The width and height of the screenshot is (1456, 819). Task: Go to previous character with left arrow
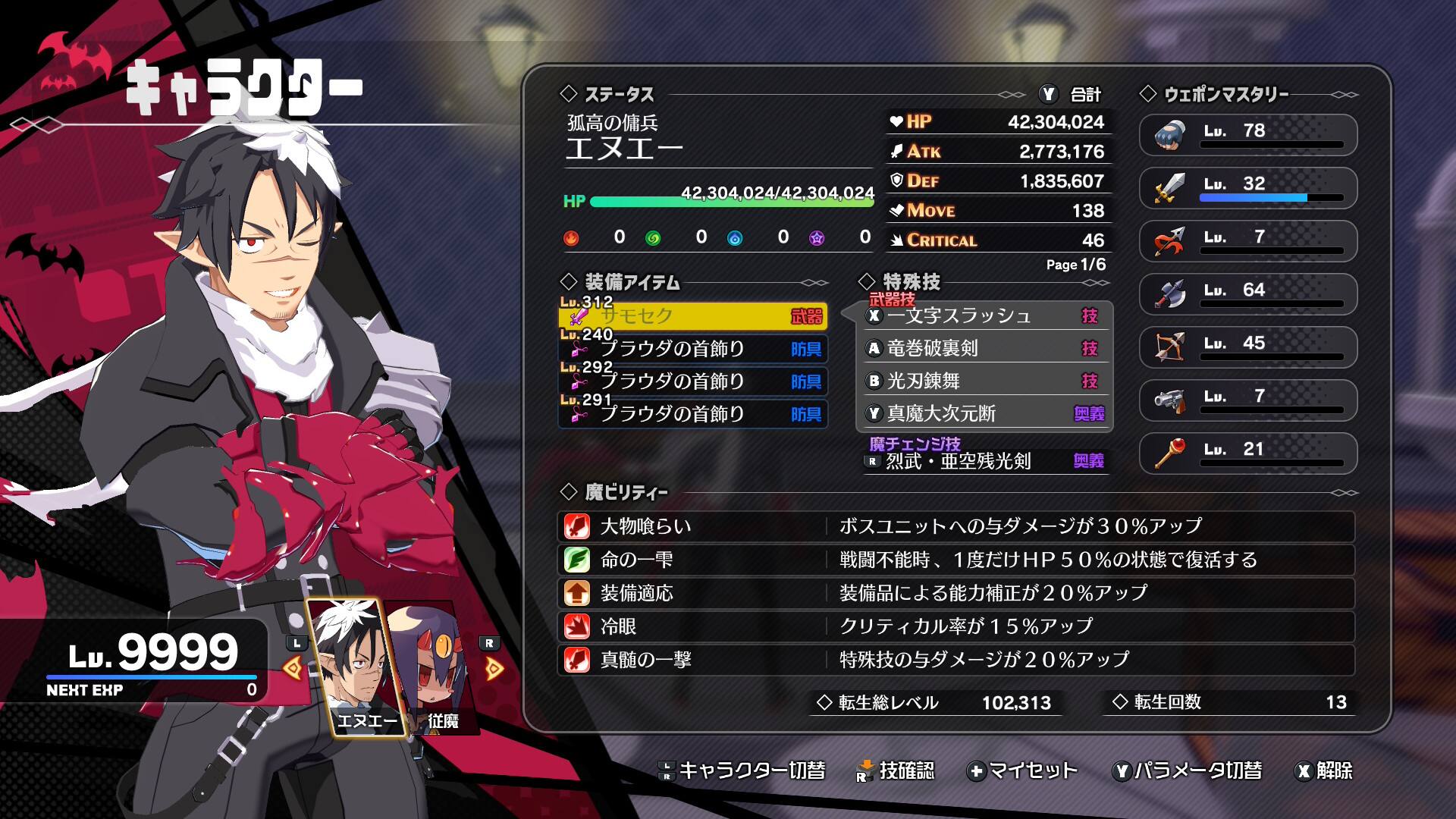click(x=293, y=668)
